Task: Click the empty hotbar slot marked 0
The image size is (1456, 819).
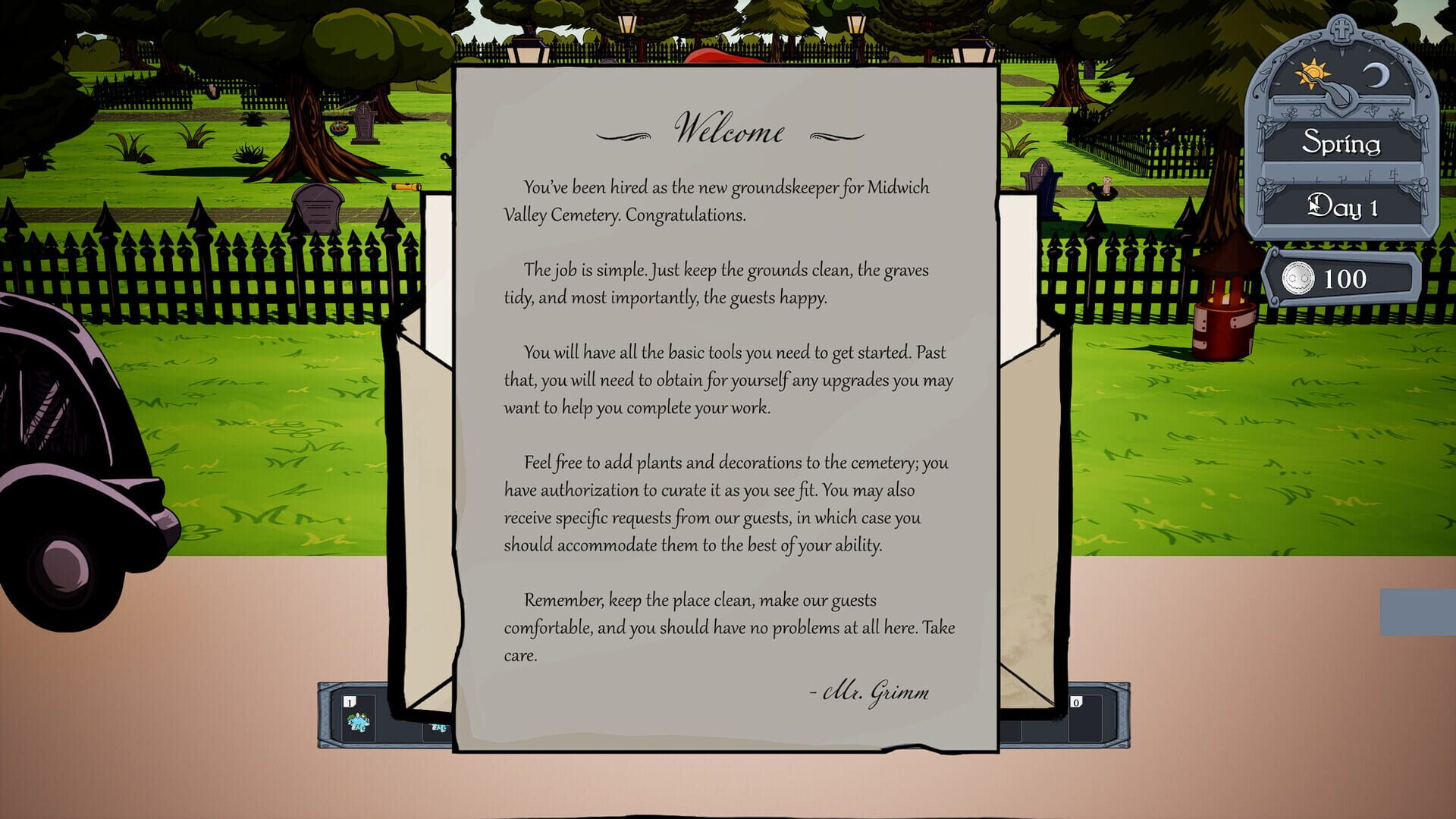Action: 1086,718
